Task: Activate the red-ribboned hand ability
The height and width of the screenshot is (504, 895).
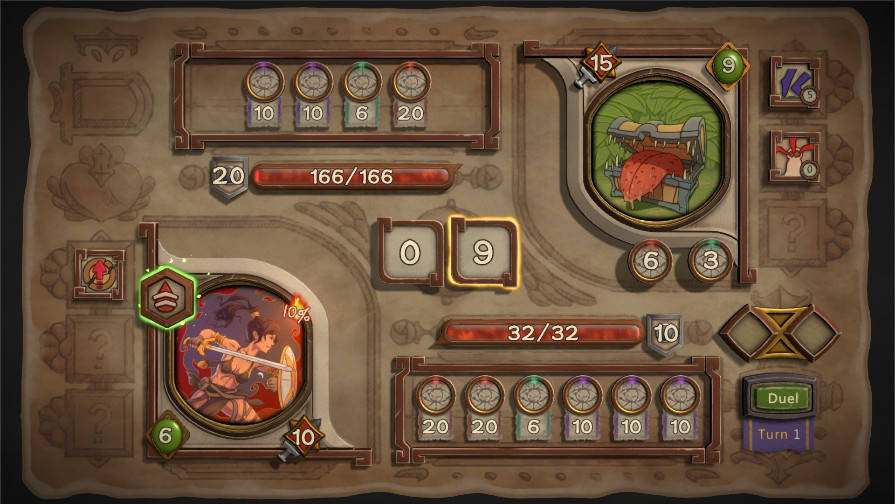Action: (794, 156)
